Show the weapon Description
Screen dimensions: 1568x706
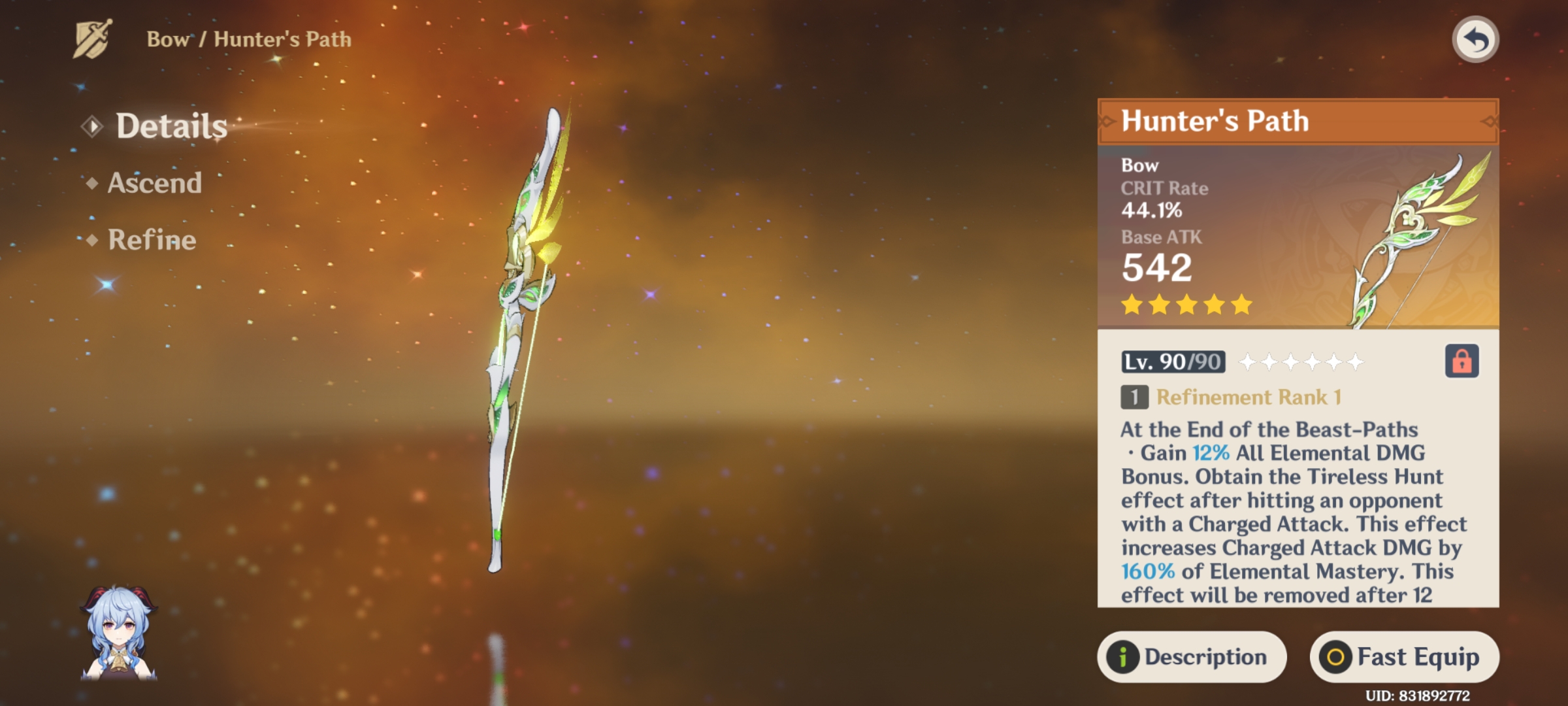click(1192, 656)
